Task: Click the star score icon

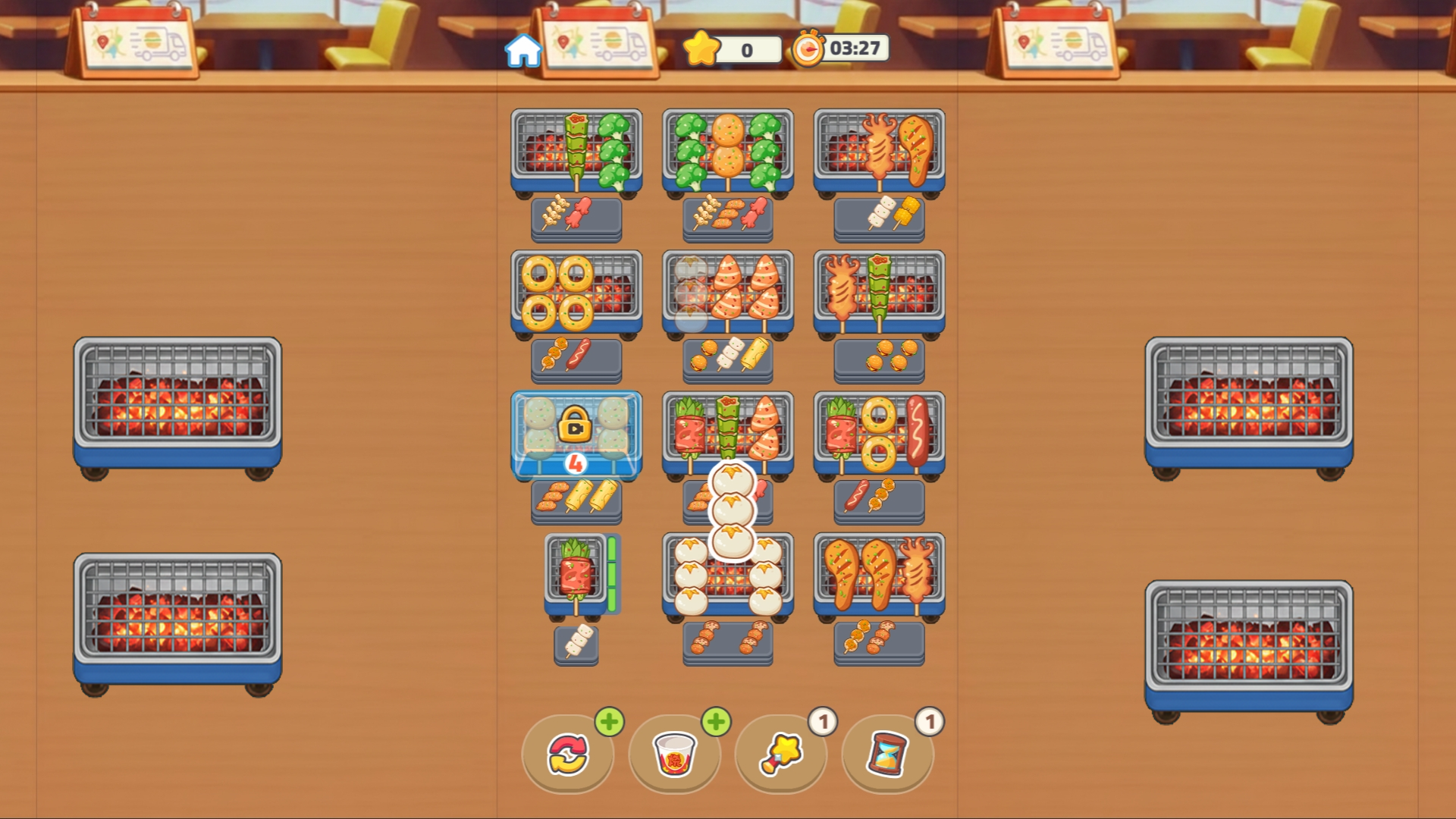Action: [x=701, y=51]
